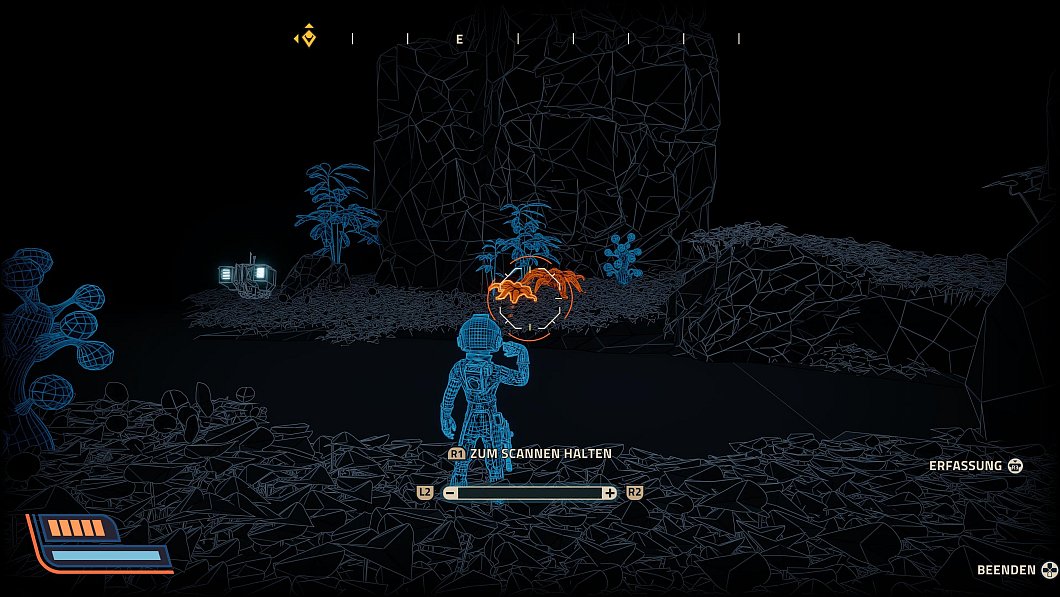The width and height of the screenshot is (1060, 597).
Task: Click the zoom slider's minus button
Action: (451, 493)
